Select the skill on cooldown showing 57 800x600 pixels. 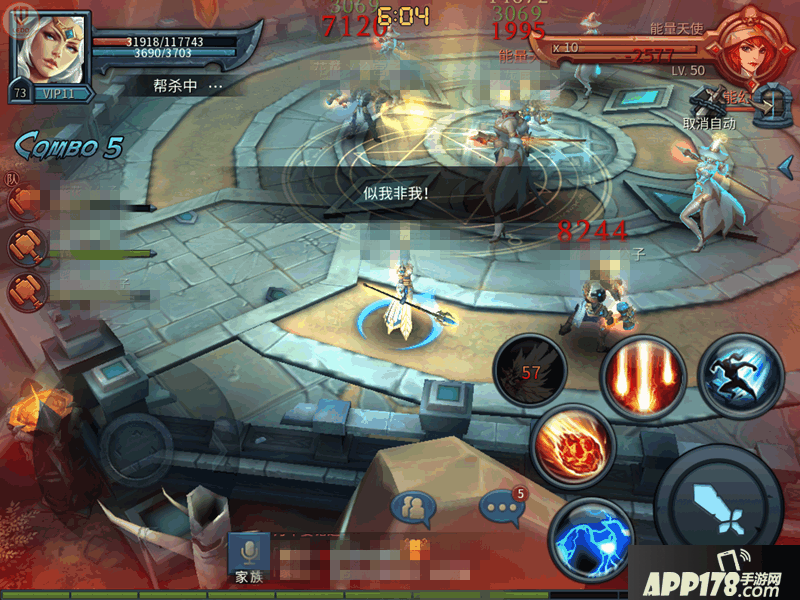531,372
